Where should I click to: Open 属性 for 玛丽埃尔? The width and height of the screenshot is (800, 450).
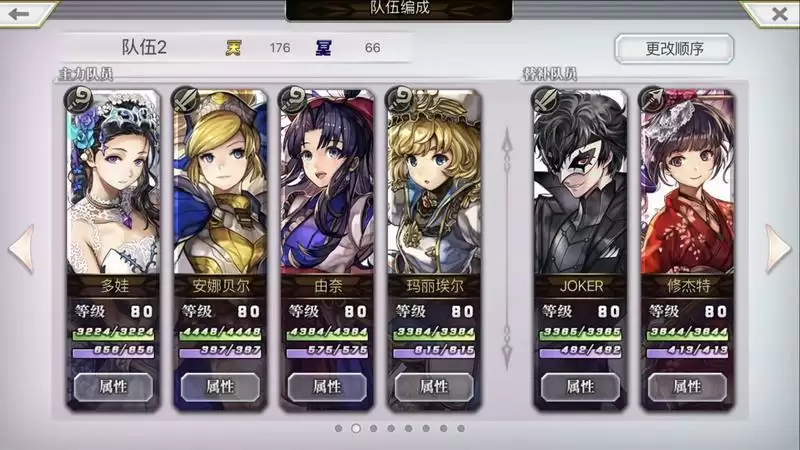(434, 386)
